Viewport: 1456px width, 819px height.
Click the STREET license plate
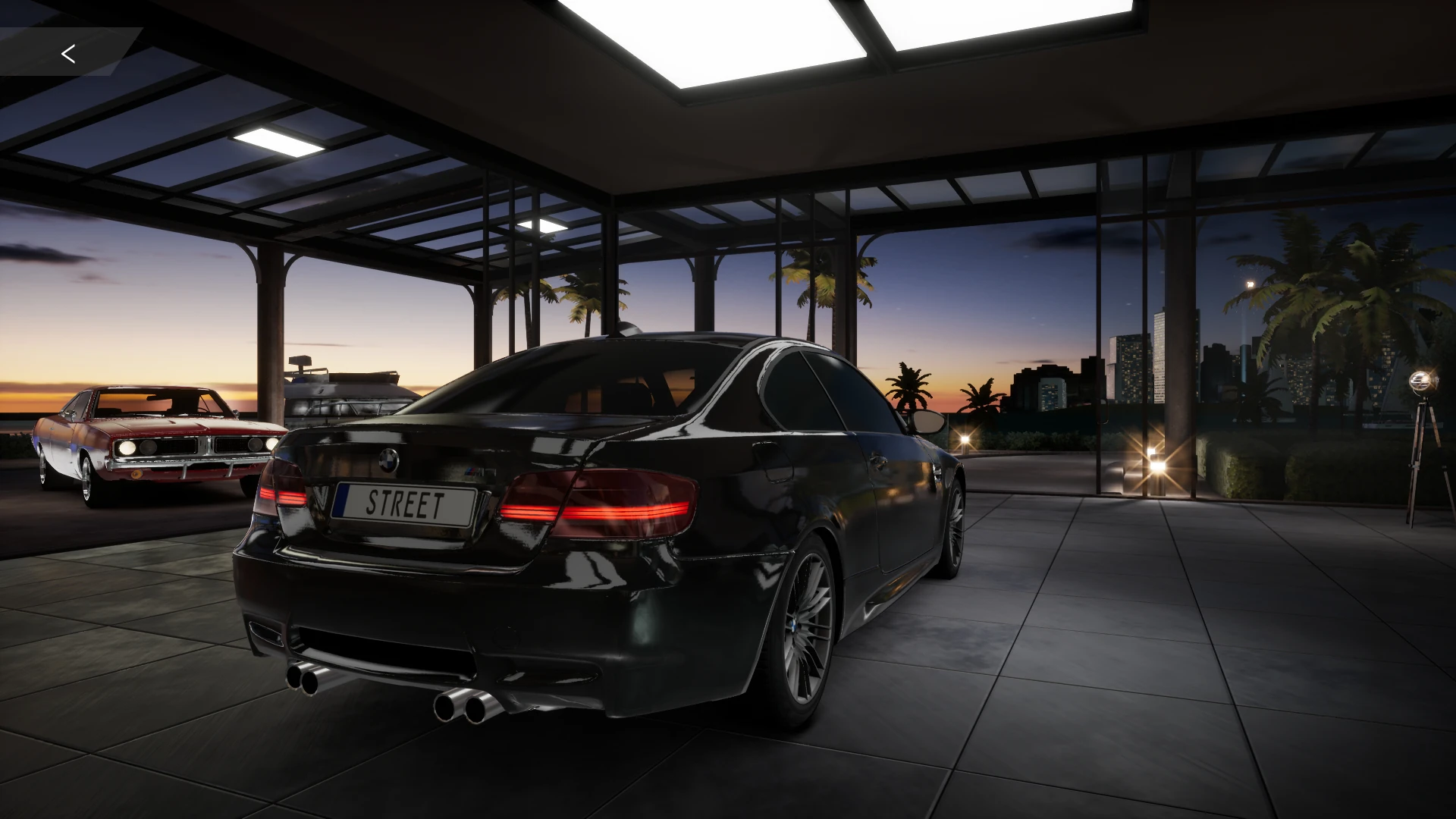pos(405,504)
